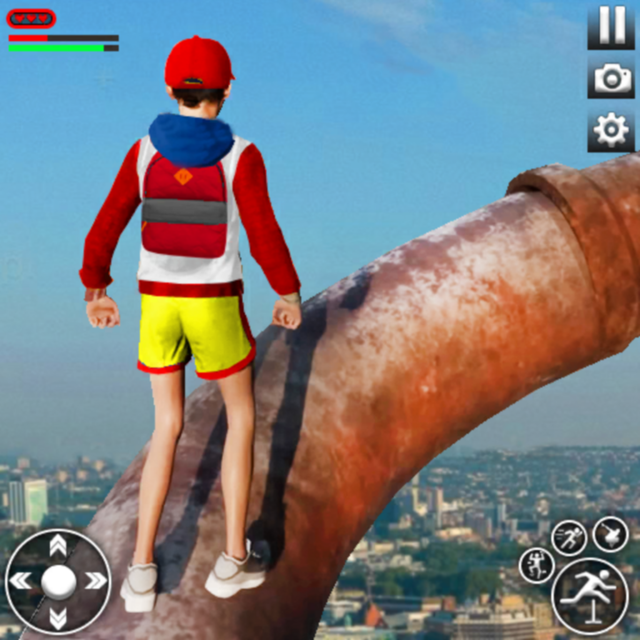640x640 pixels.
Task: Open the camera view button
Action: (x=610, y=78)
